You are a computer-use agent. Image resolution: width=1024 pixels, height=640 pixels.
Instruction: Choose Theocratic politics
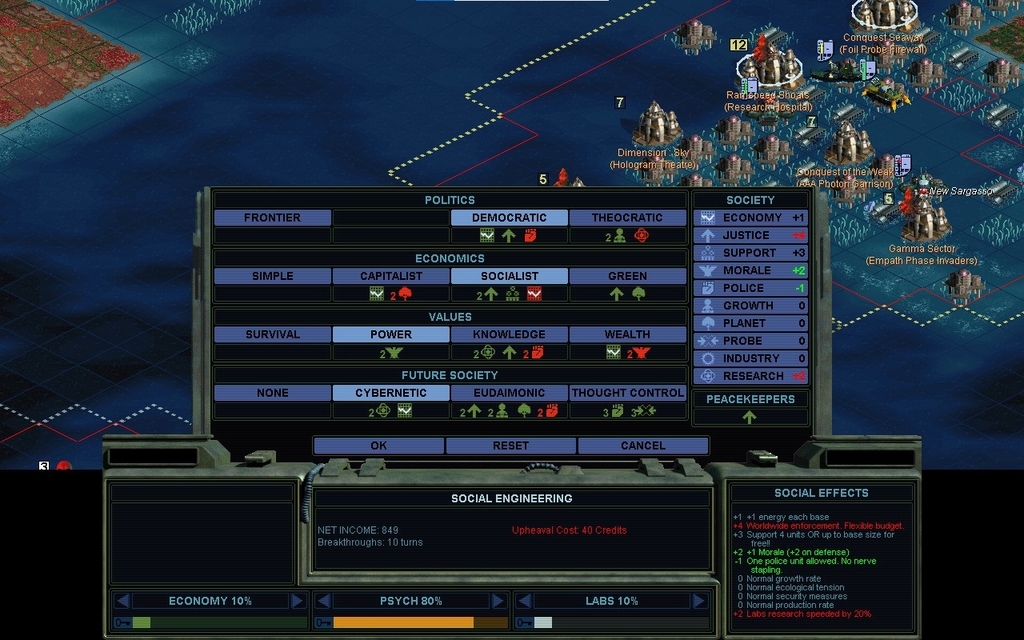(x=627, y=218)
